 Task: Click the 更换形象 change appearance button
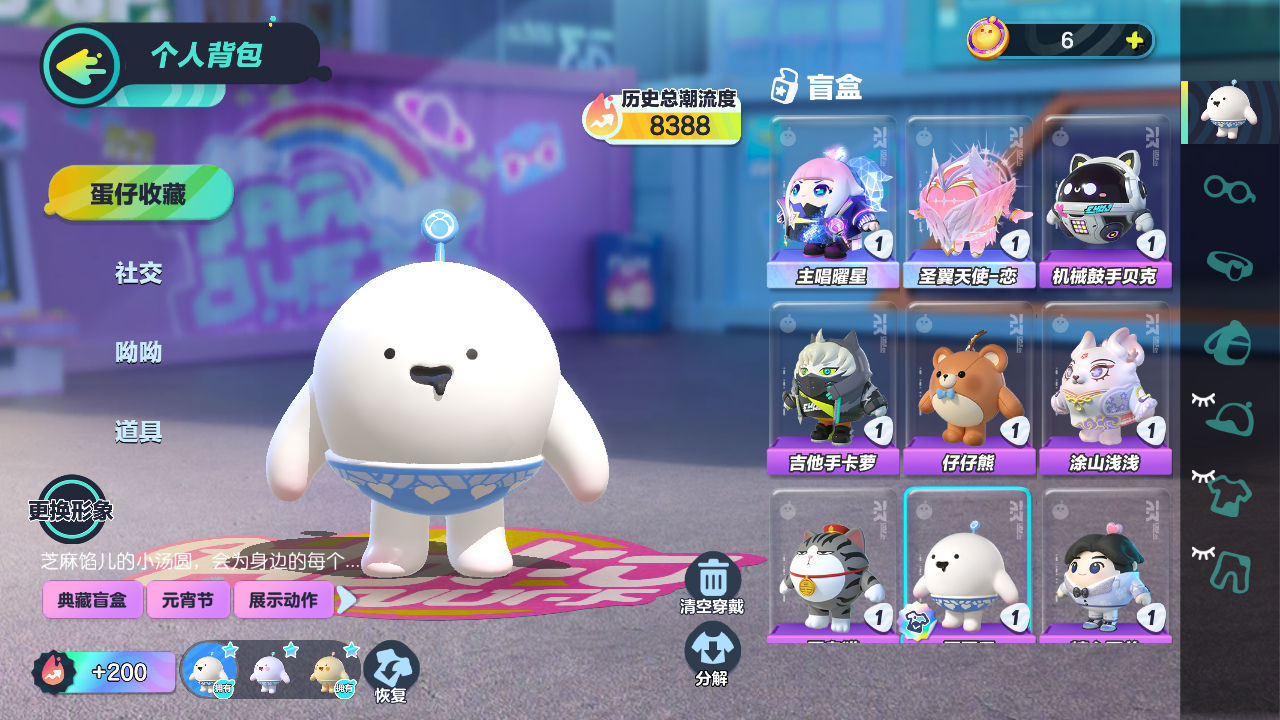coord(71,509)
